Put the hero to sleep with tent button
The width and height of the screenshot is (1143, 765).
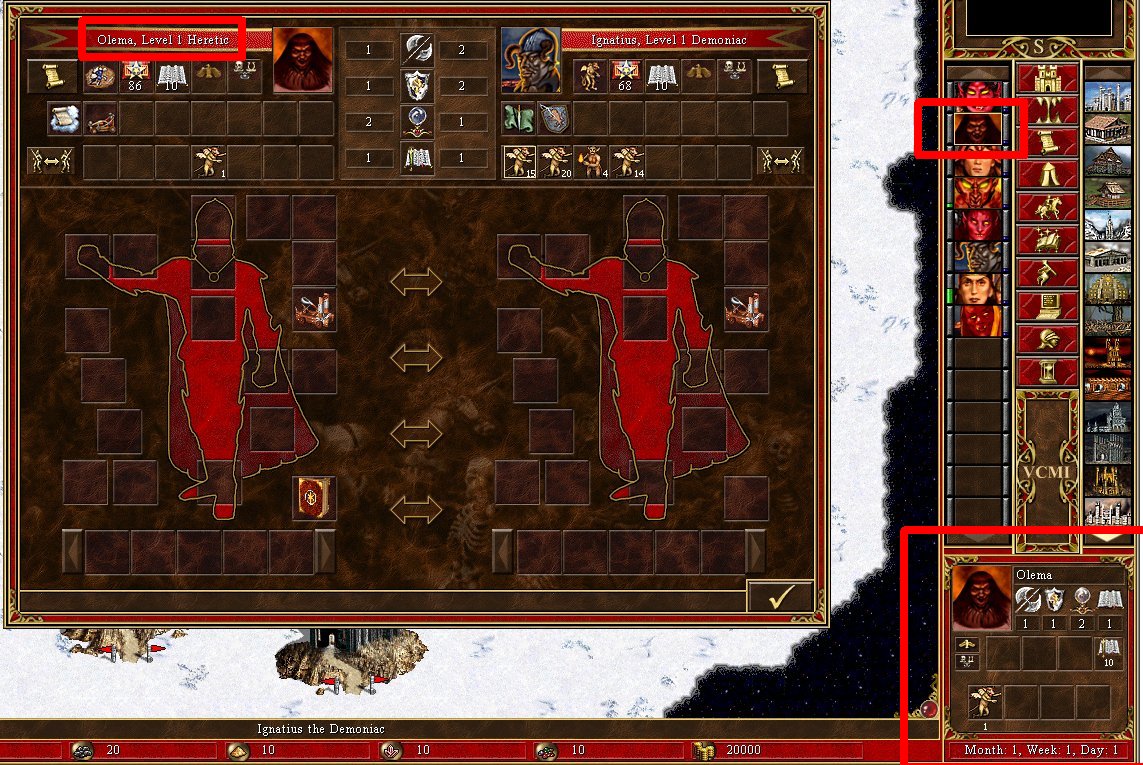click(x=1047, y=175)
